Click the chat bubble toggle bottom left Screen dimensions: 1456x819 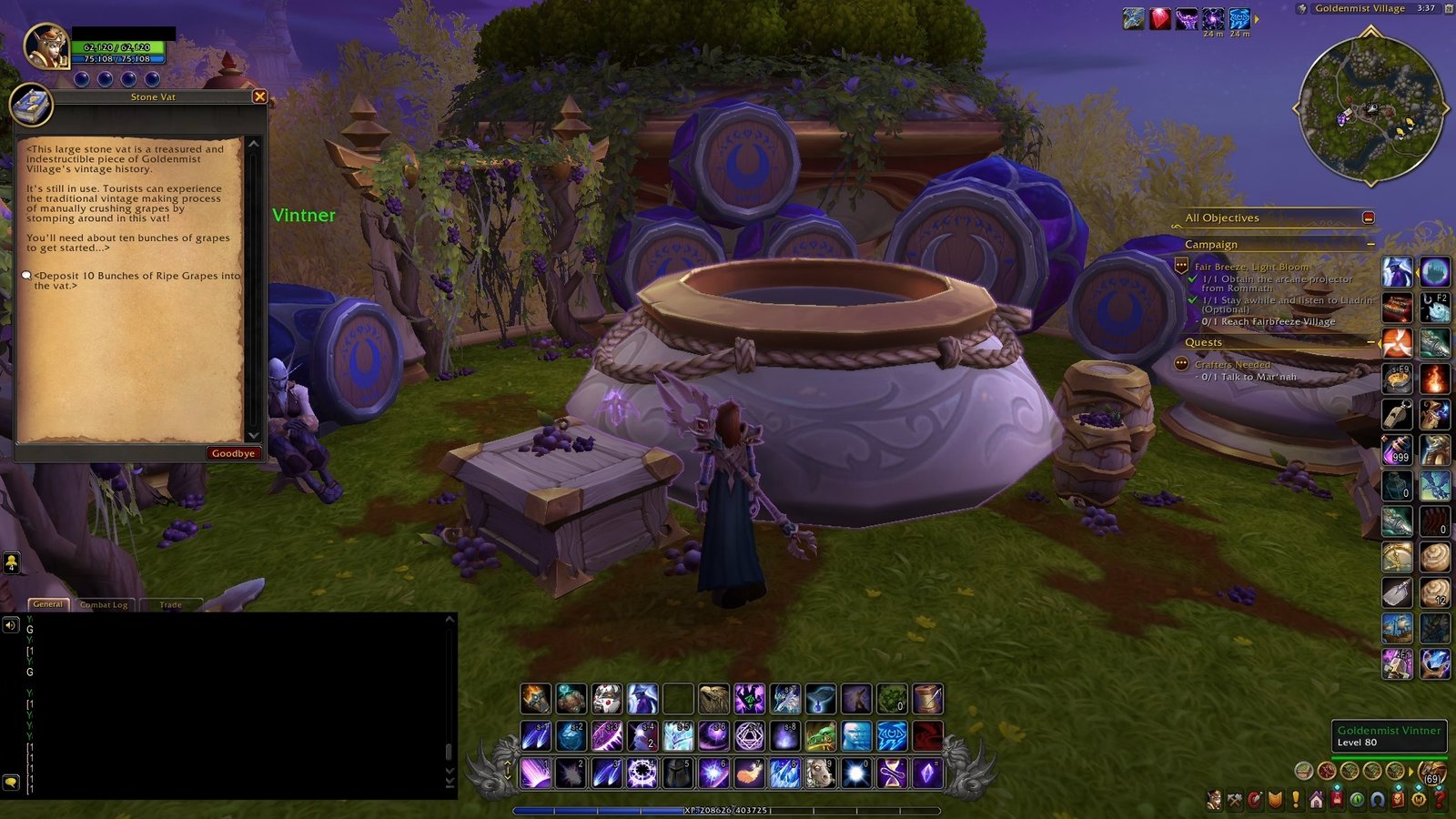pos(10,782)
